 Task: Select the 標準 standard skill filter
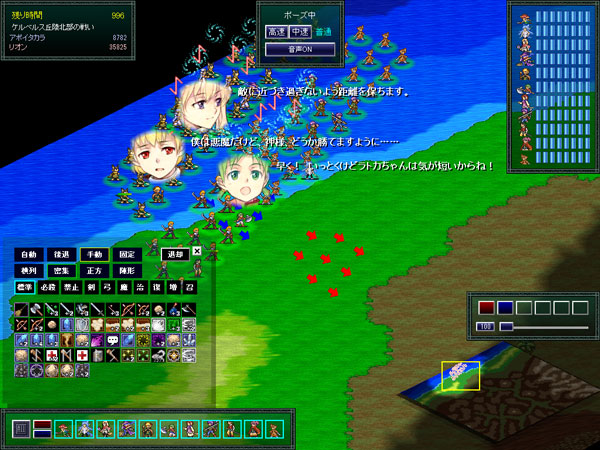(24, 288)
